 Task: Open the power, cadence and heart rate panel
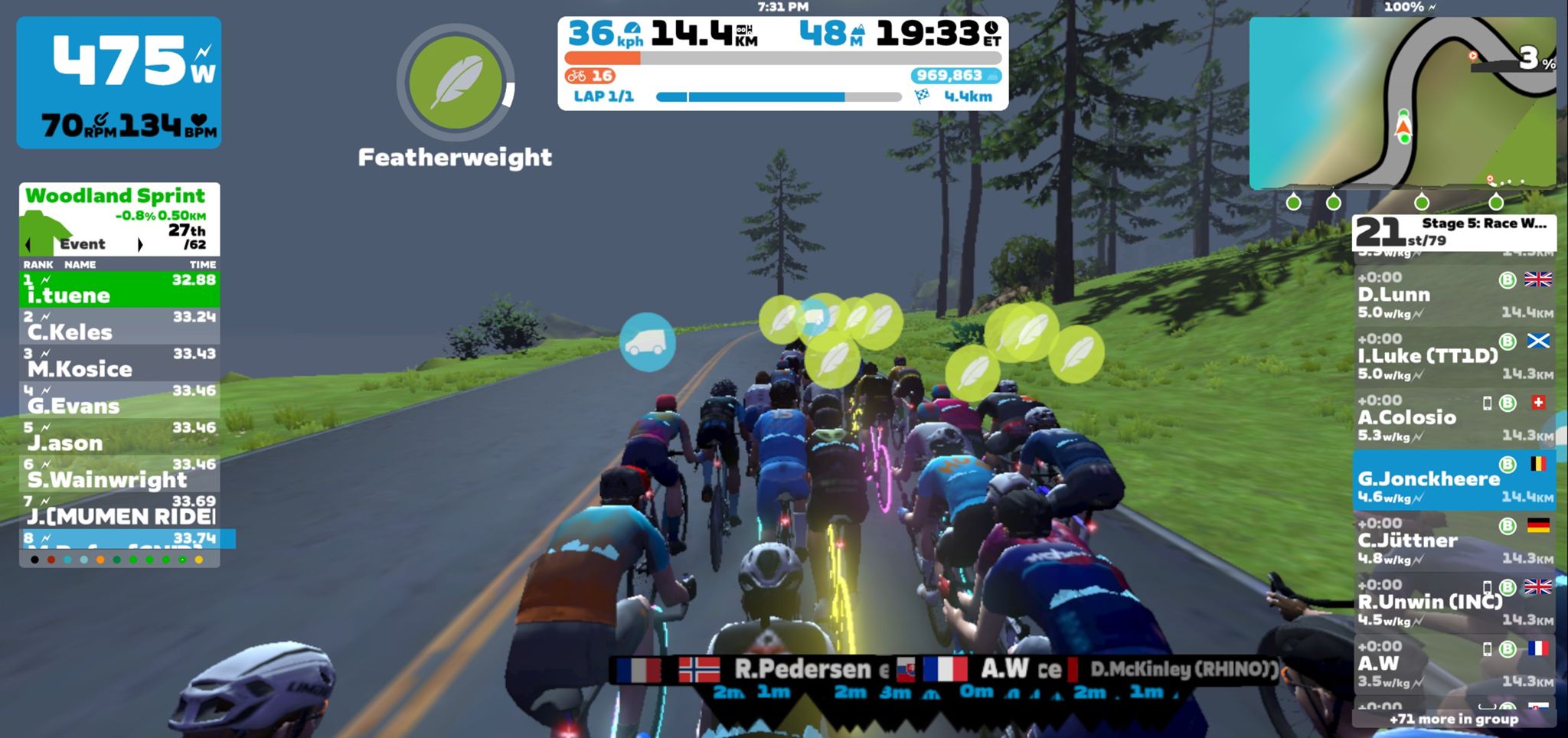119,83
